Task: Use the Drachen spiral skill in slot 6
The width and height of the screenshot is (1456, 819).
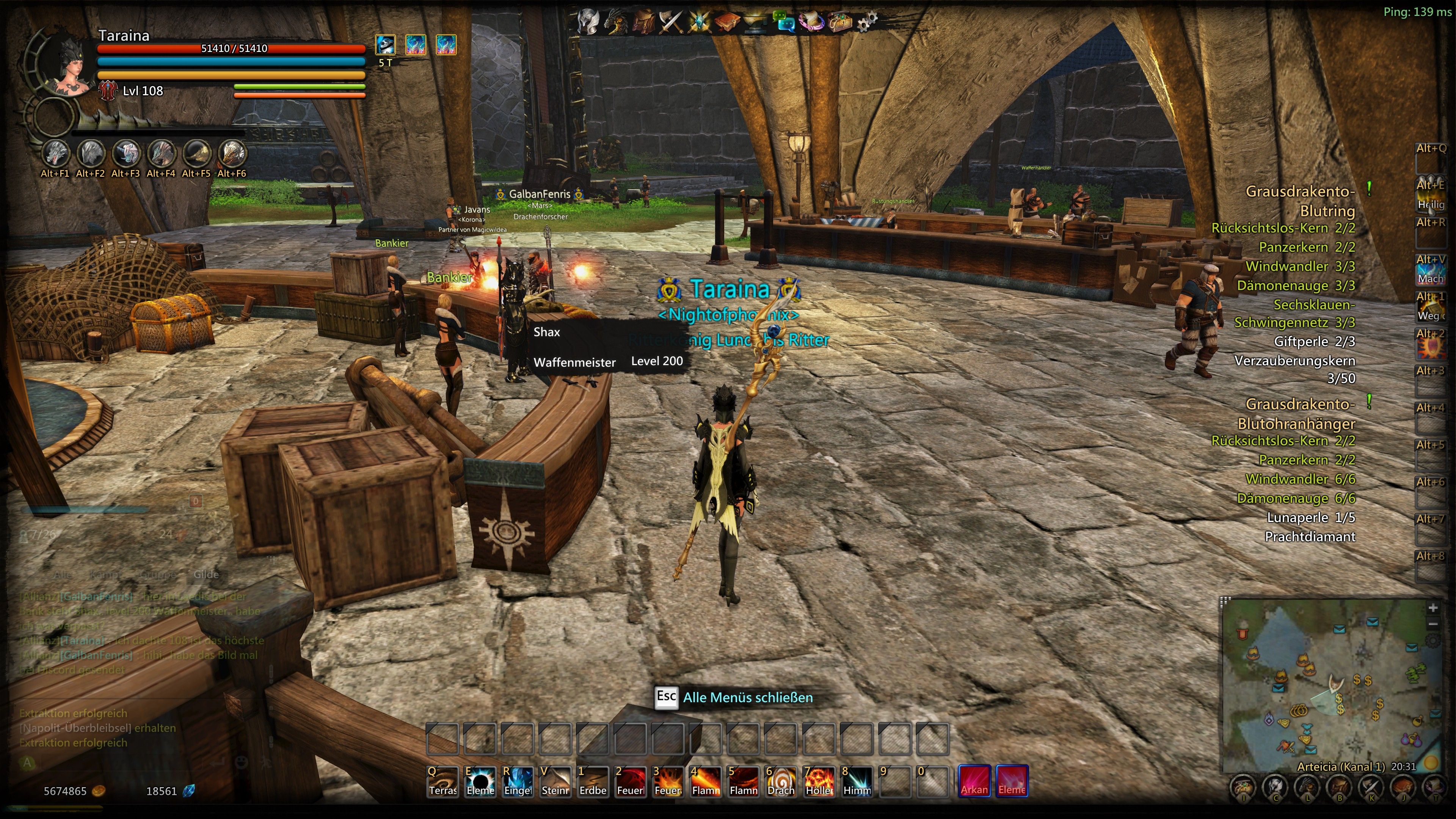Action: point(781,781)
